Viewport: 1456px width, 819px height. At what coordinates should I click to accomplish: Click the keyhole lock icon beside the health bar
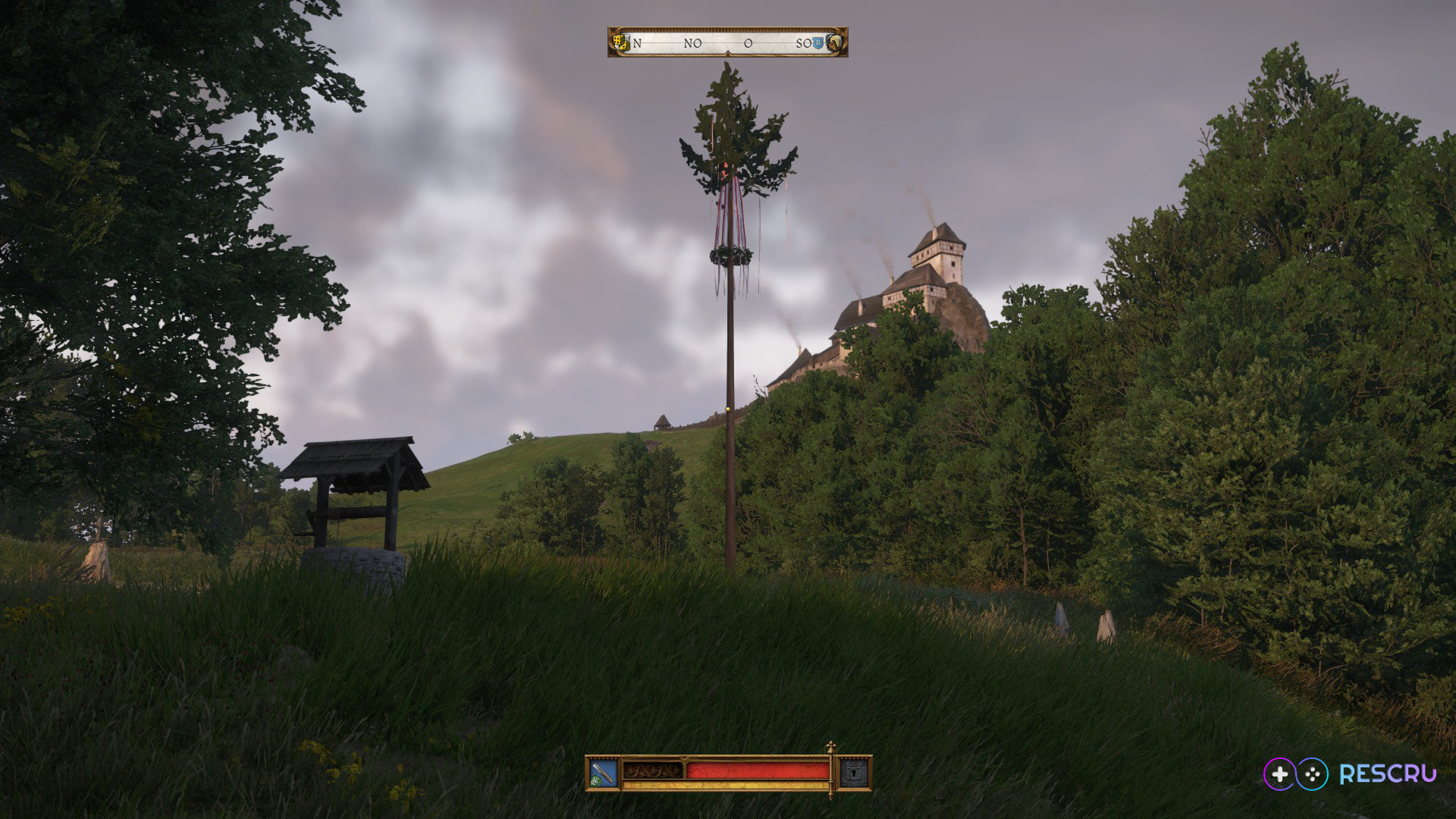(x=854, y=773)
